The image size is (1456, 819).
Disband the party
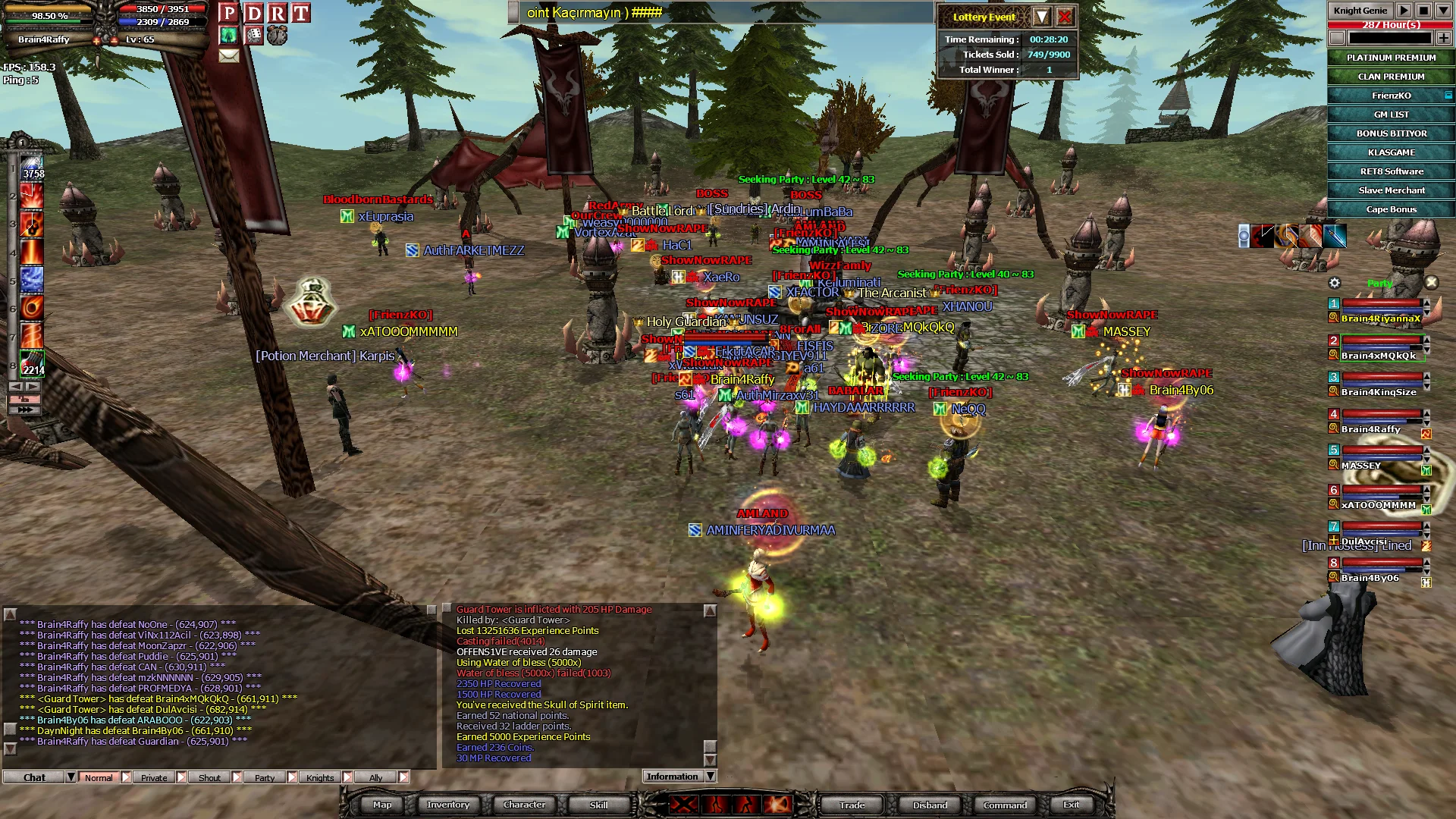(930, 805)
